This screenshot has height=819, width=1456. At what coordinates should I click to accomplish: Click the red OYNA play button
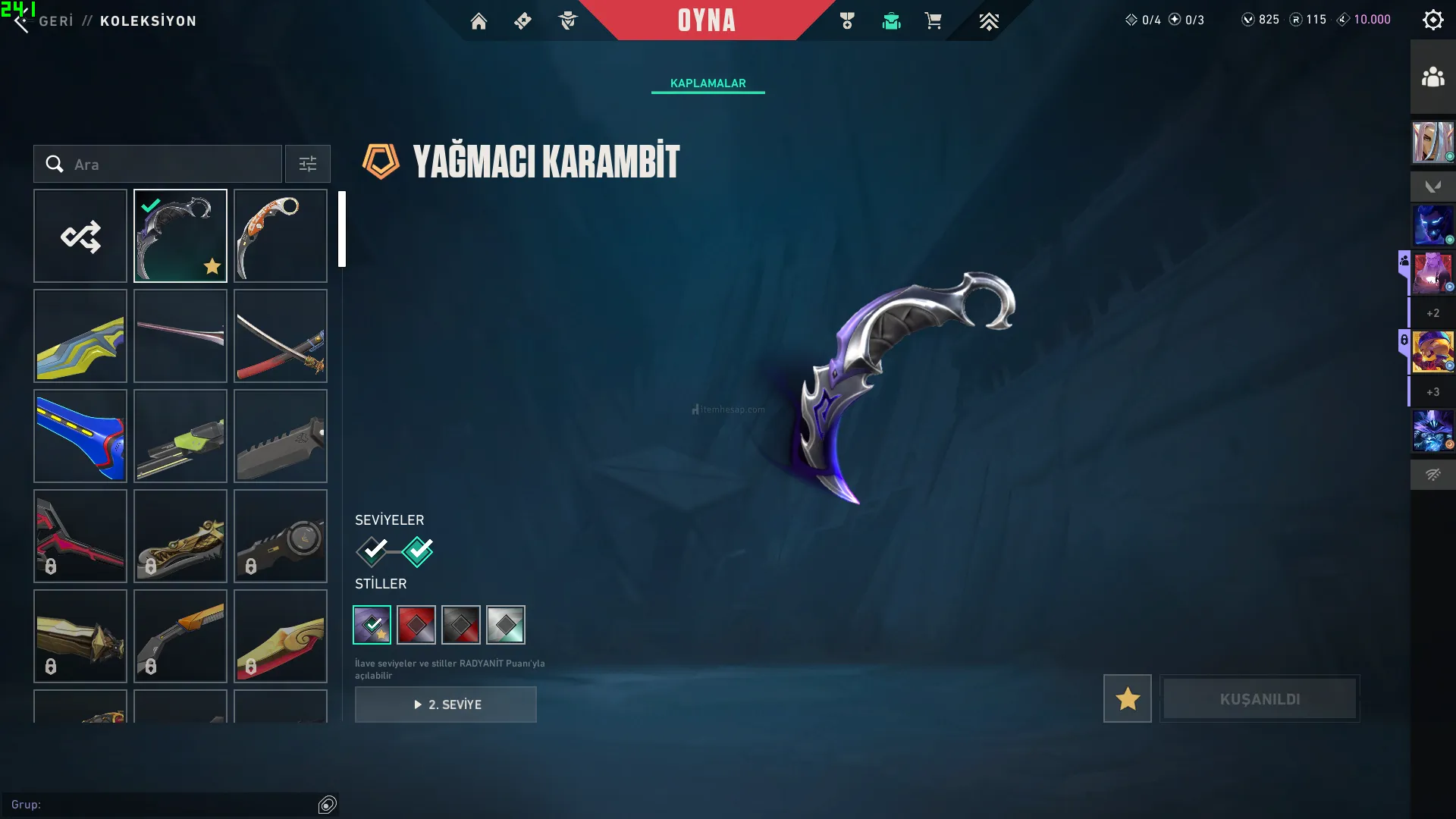coord(706,20)
